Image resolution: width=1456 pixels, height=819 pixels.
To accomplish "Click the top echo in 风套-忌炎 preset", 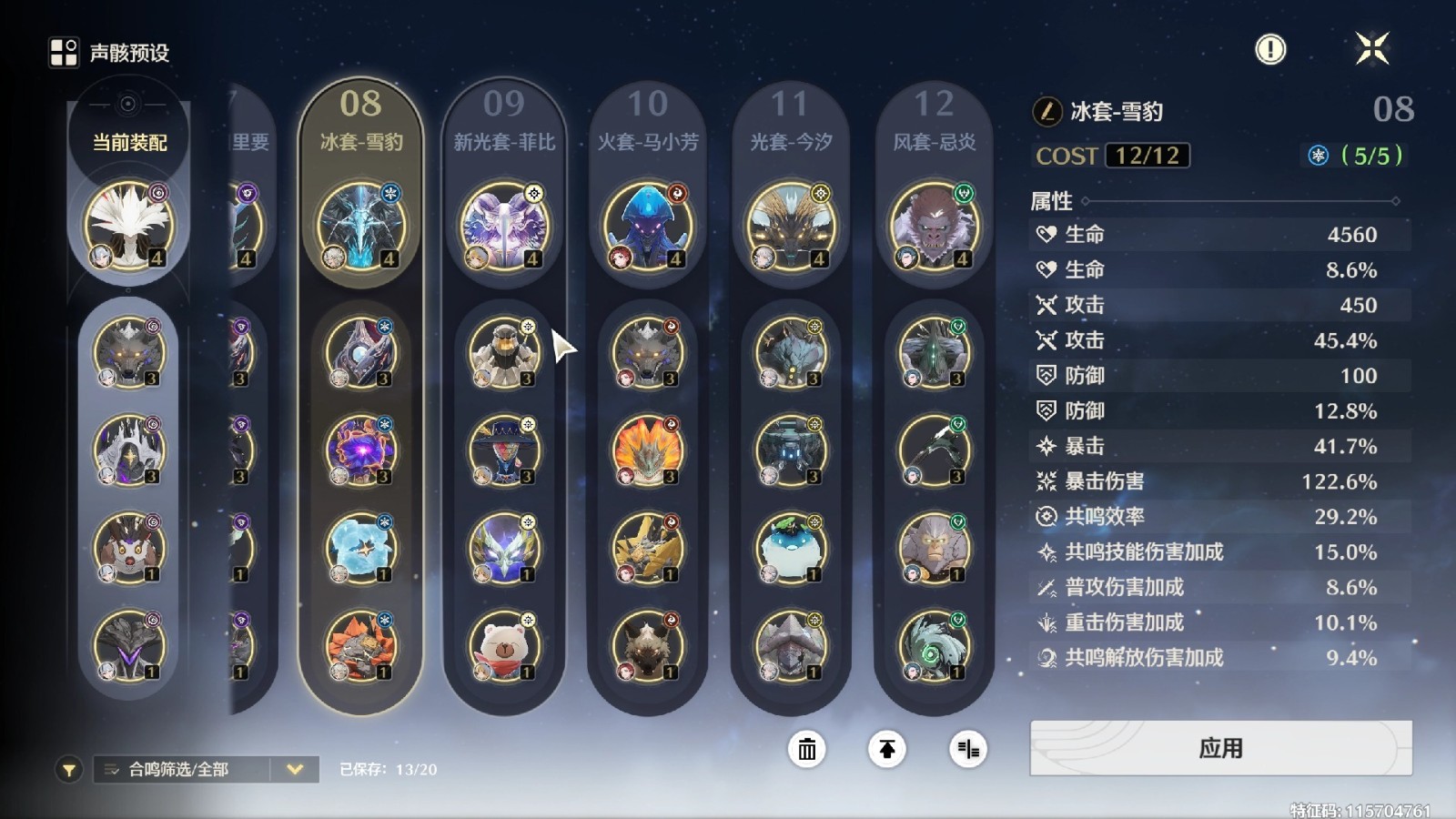I will point(933,227).
